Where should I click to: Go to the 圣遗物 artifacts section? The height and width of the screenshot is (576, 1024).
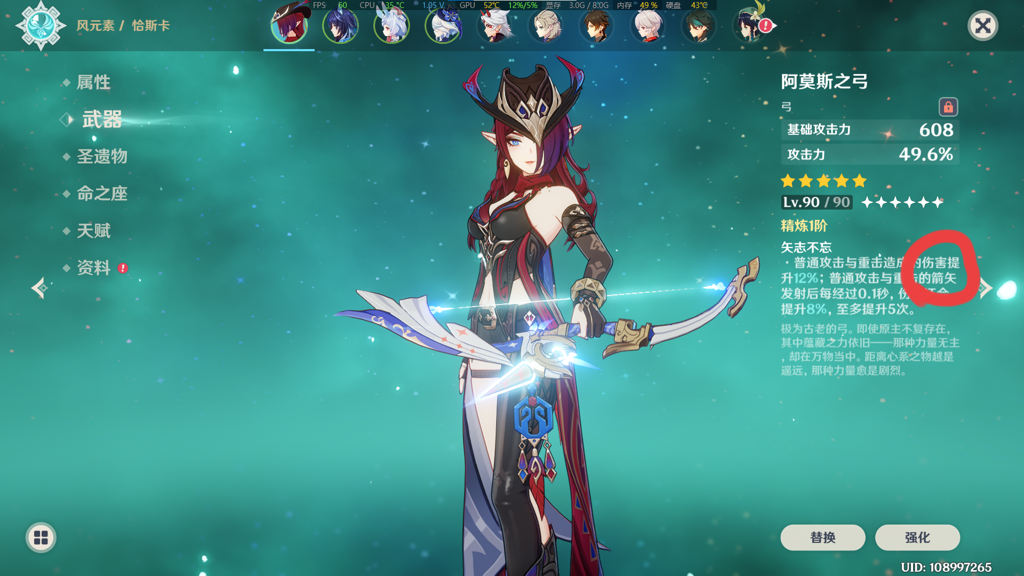click(x=101, y=157)
